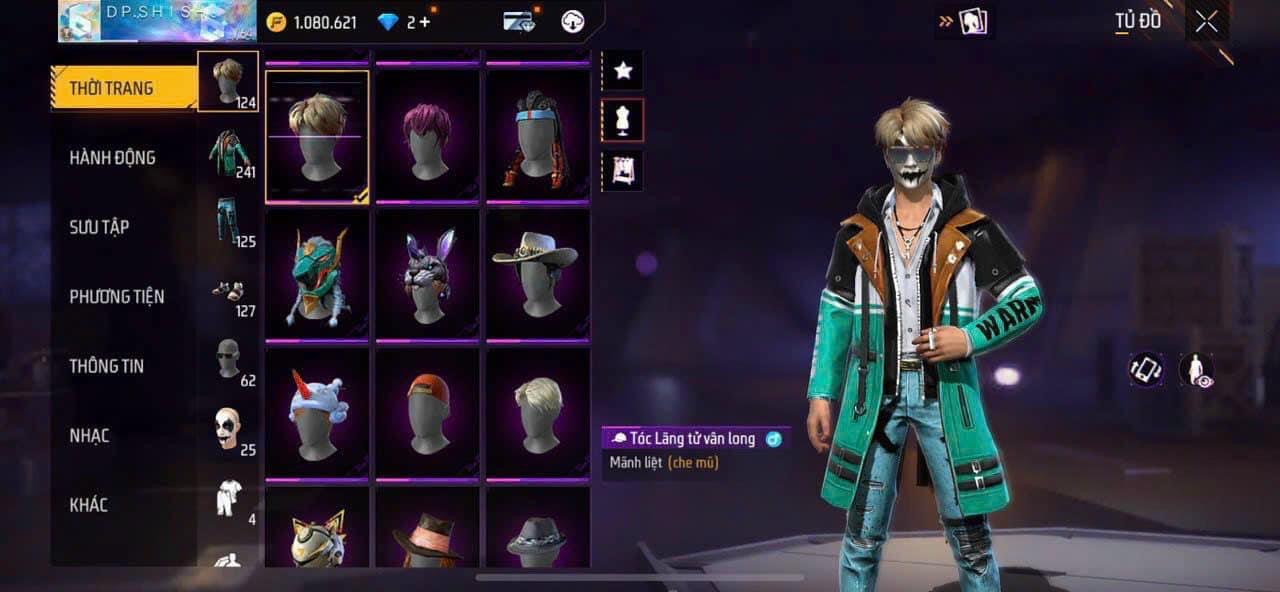The height and width of the screenshot is (592, 1280).
Task: Choose the purple hair item
Action: (x=427, y=137)
